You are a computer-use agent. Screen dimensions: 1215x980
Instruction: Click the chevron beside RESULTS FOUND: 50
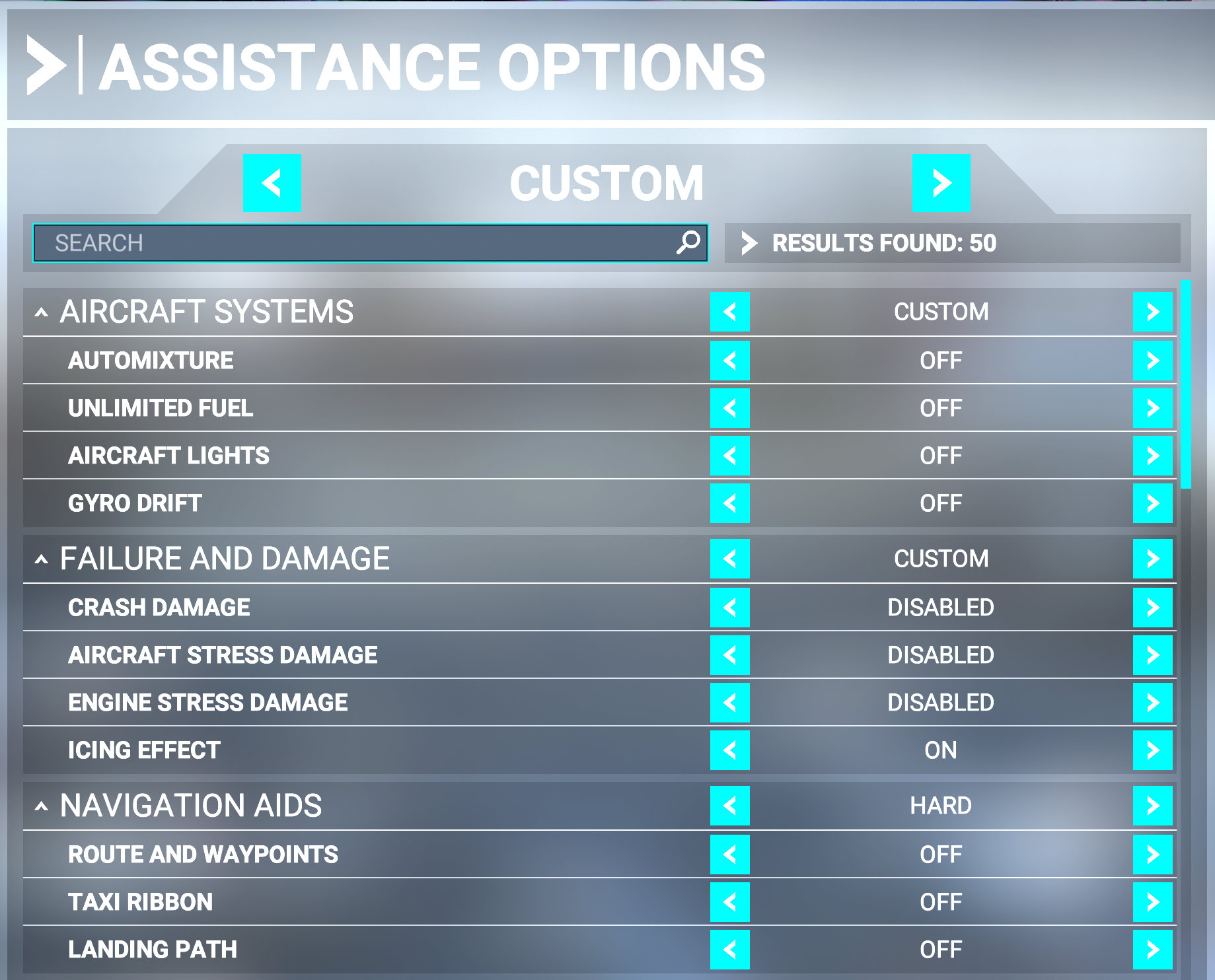coord(749,243)
